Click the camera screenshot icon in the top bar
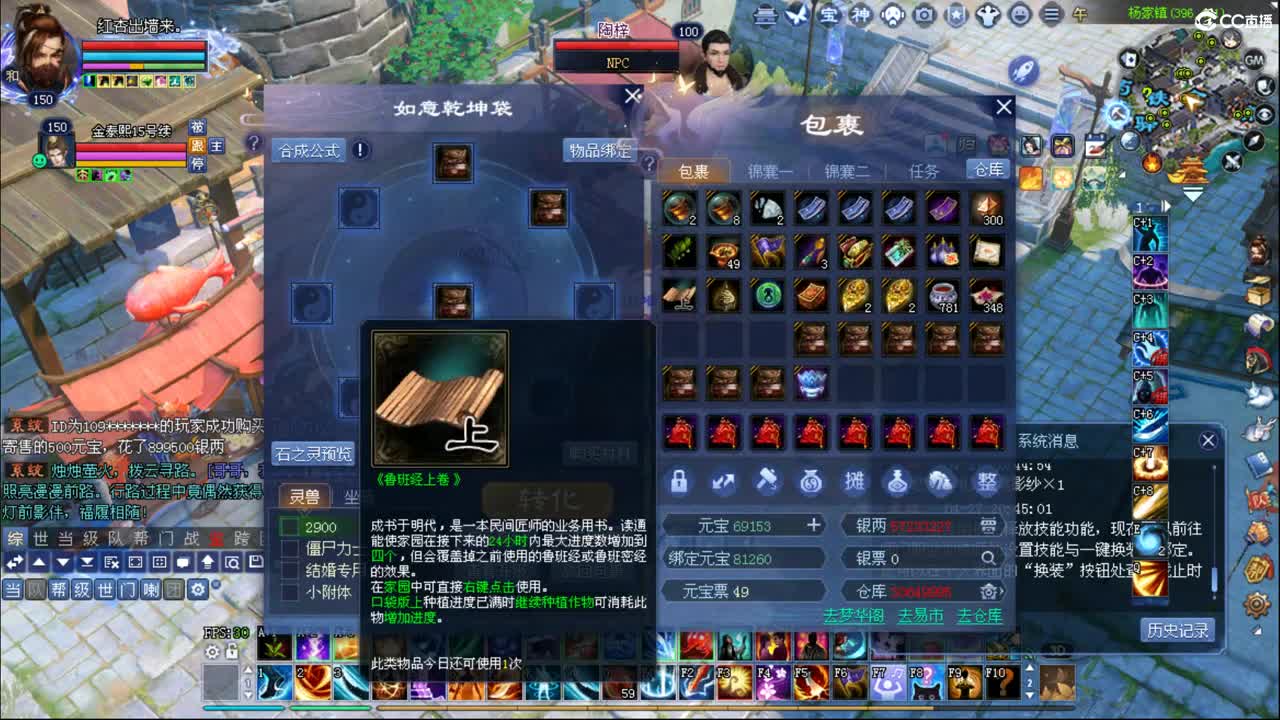This screenshot has width=1280, height=720. coord(924,15)
